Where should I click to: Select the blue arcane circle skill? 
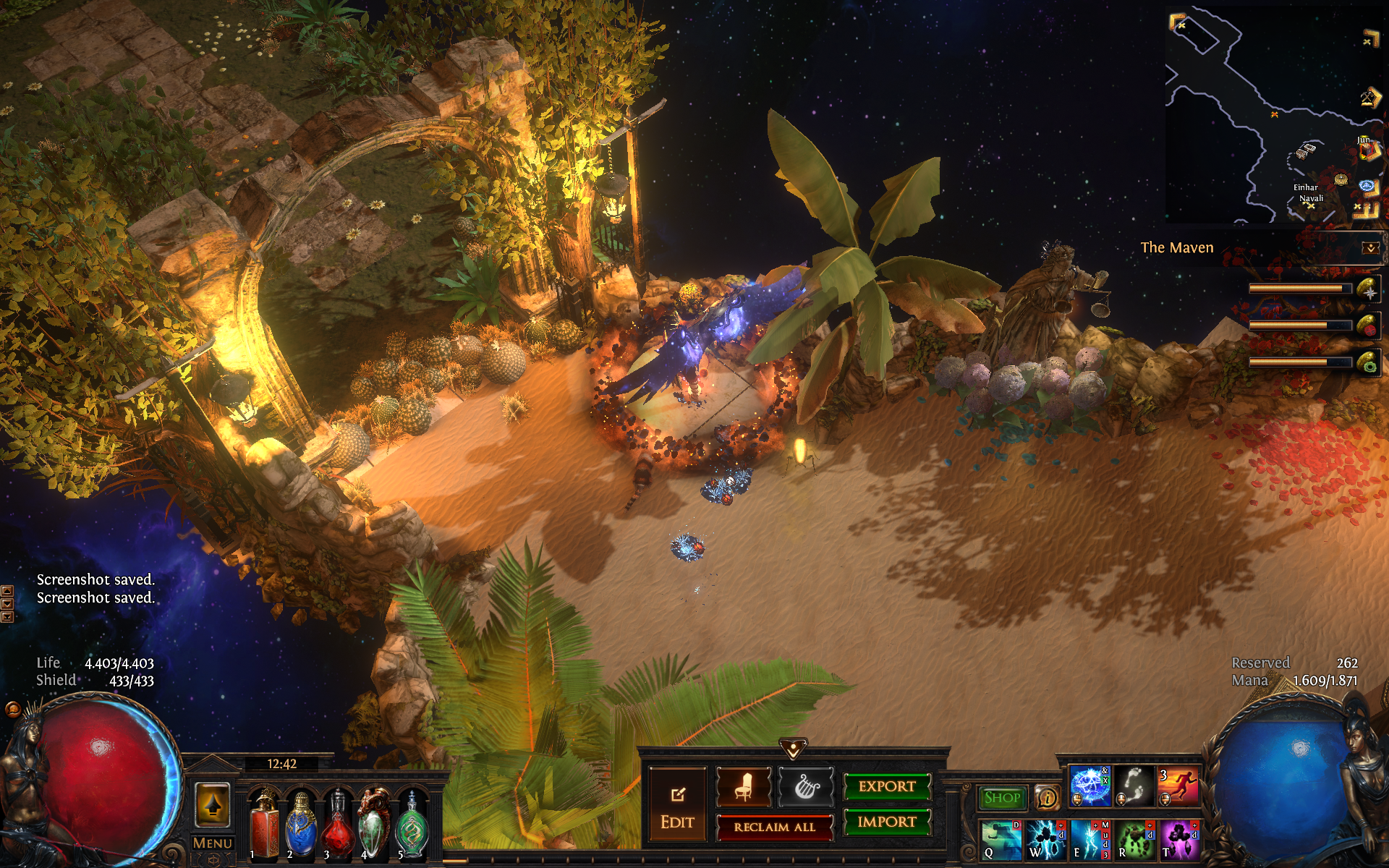(x=1089, y=786)
